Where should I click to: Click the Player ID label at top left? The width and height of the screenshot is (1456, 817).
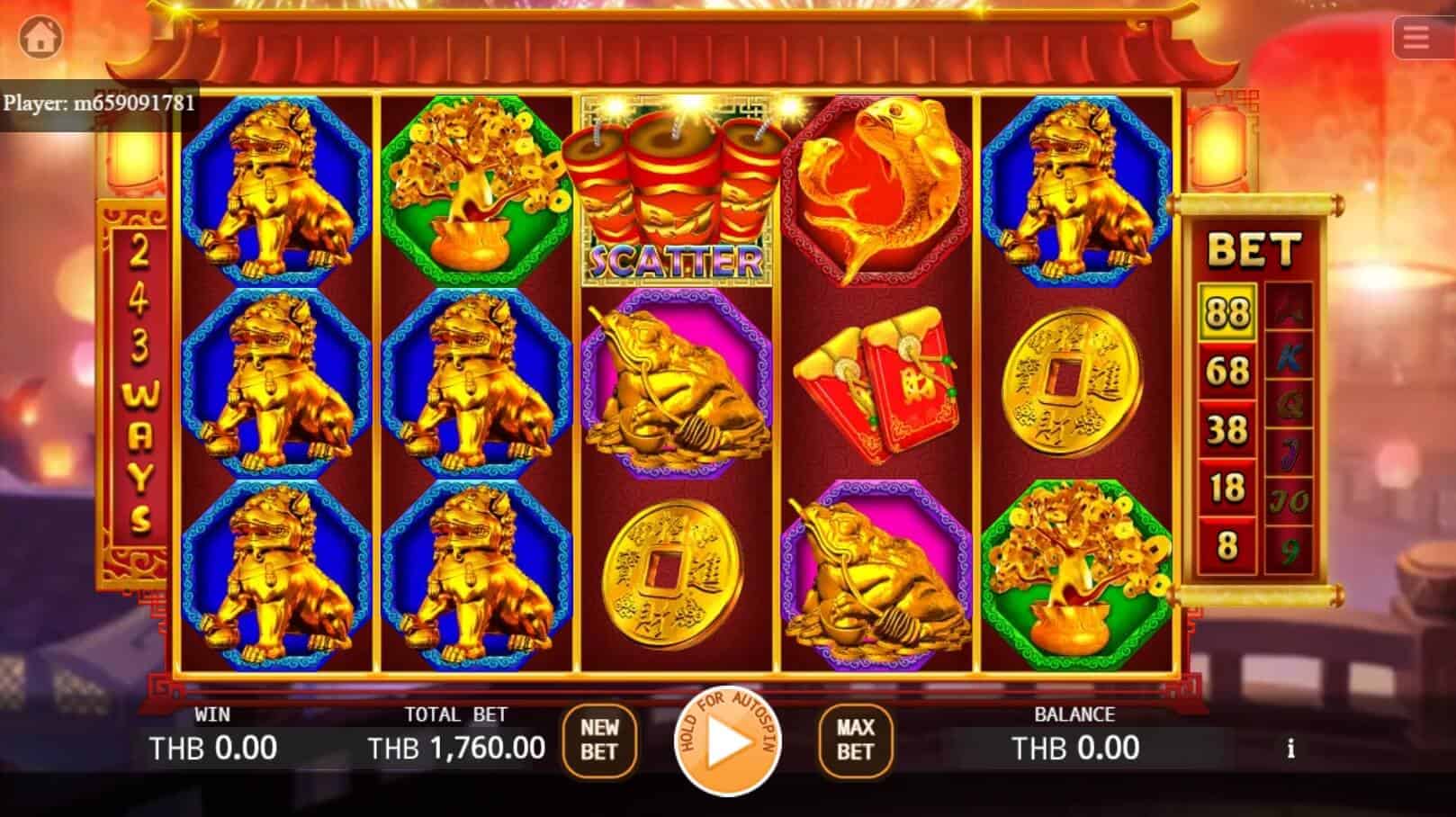[x=99, y=102]
